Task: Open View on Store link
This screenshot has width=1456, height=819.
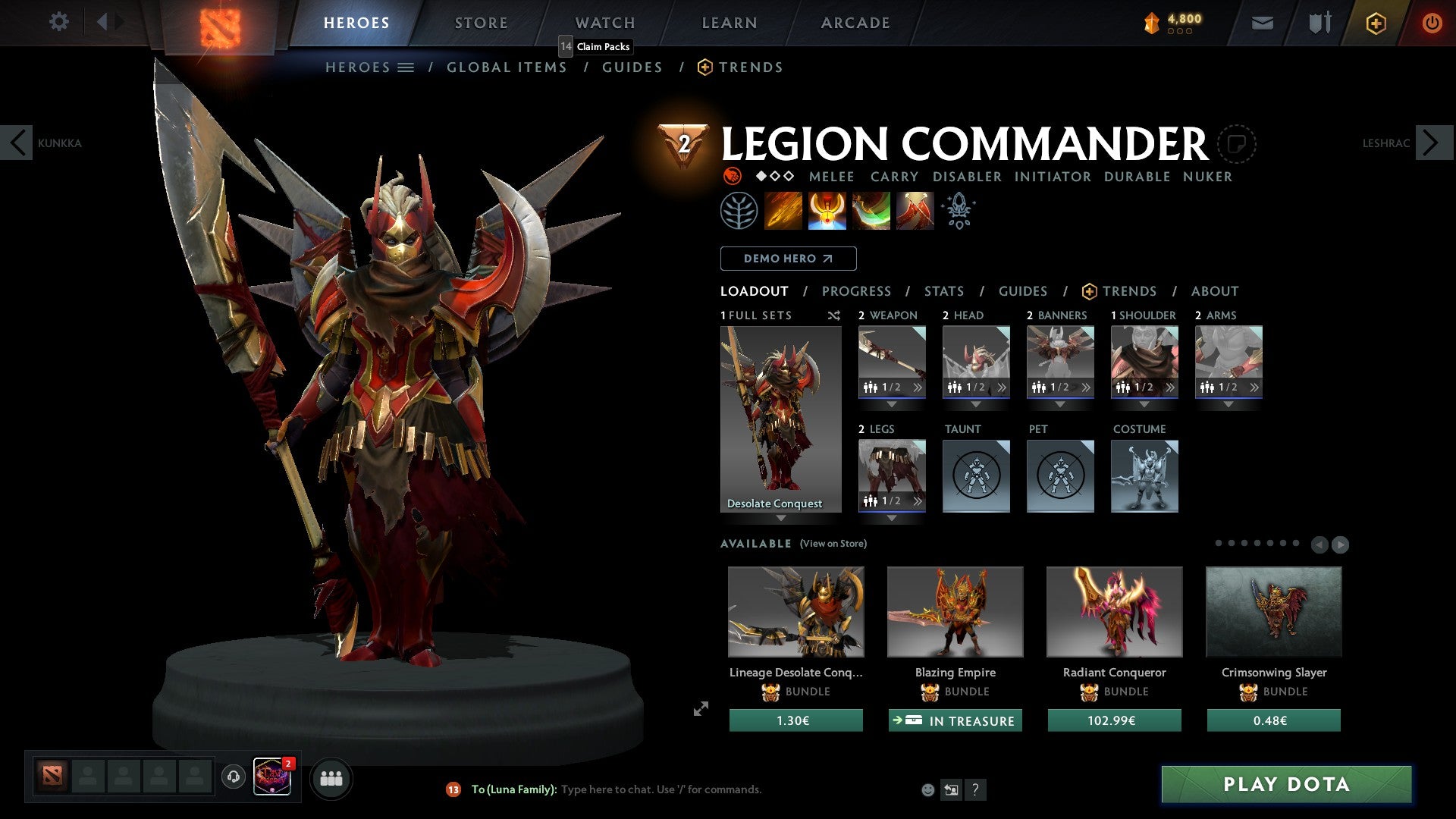Action: (834, 544)
